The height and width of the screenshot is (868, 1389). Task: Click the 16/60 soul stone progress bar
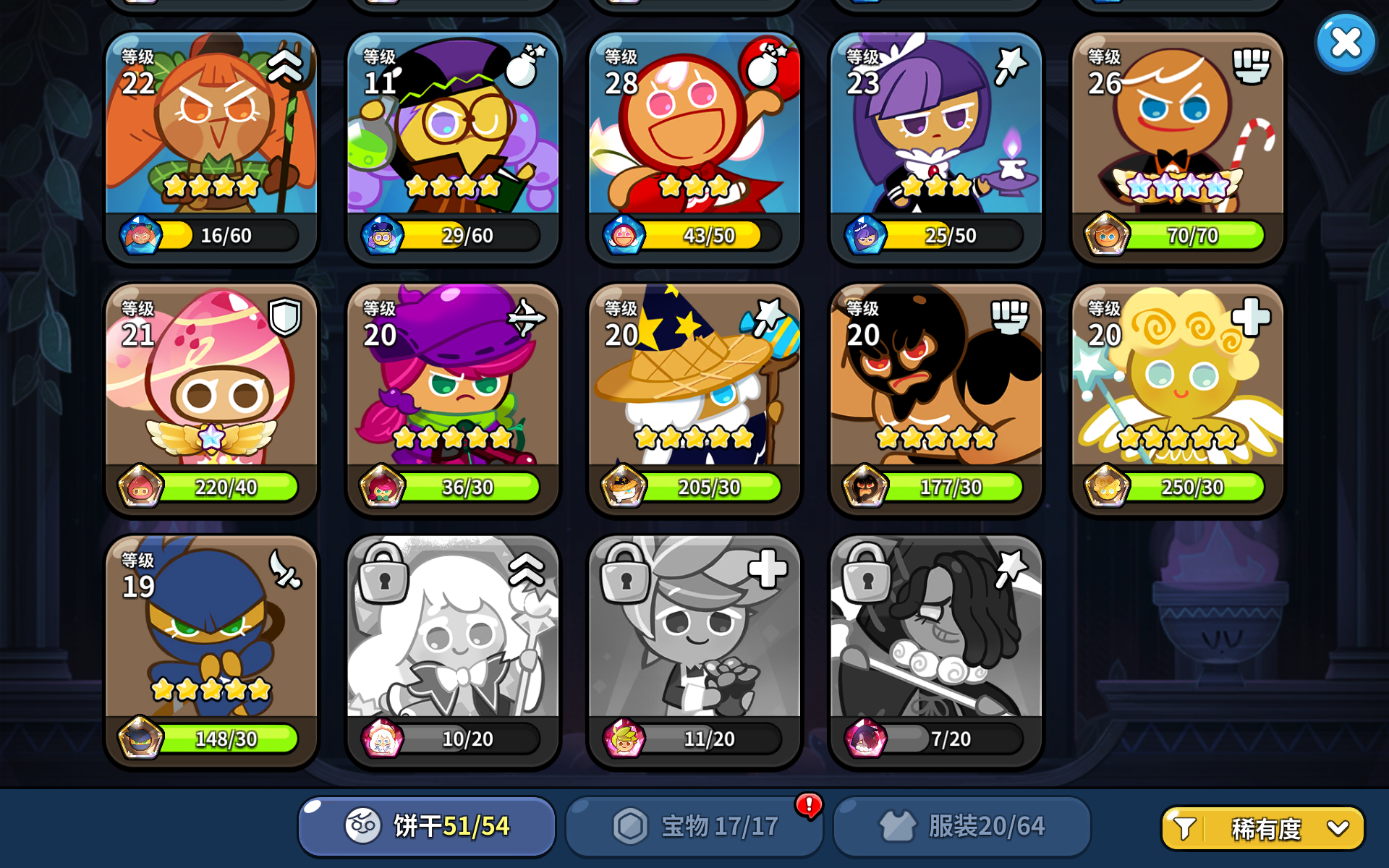tap(224, 234)
